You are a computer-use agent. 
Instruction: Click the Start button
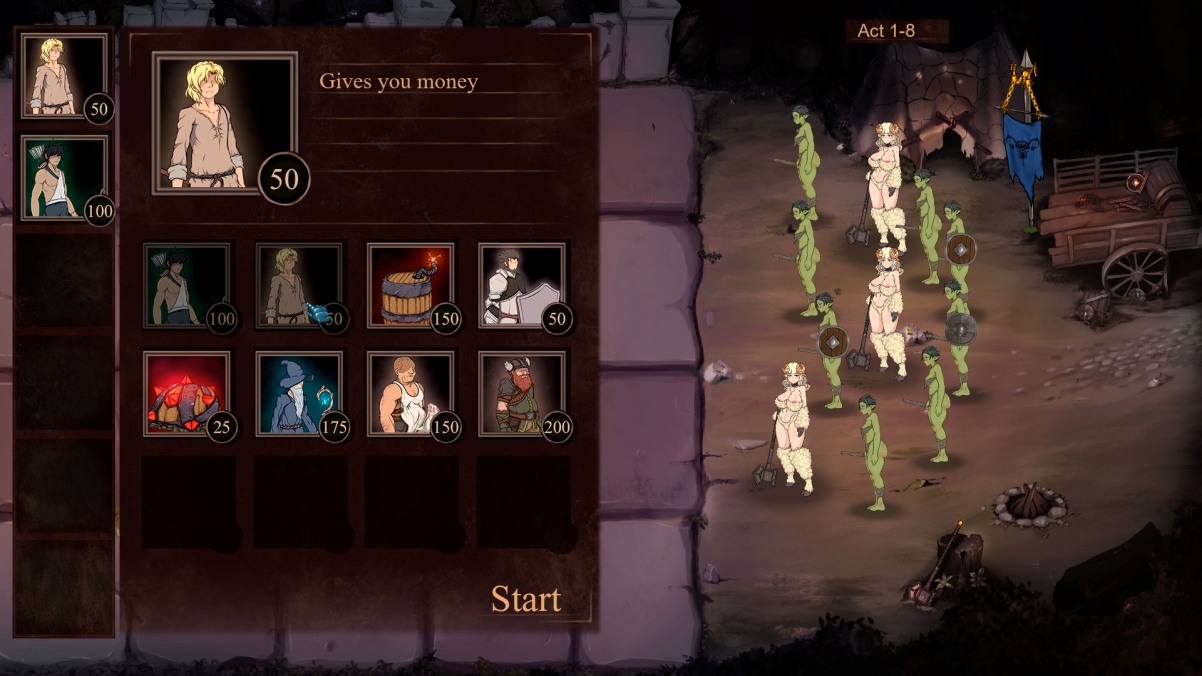pyautogui.click(x=526, y=599)
